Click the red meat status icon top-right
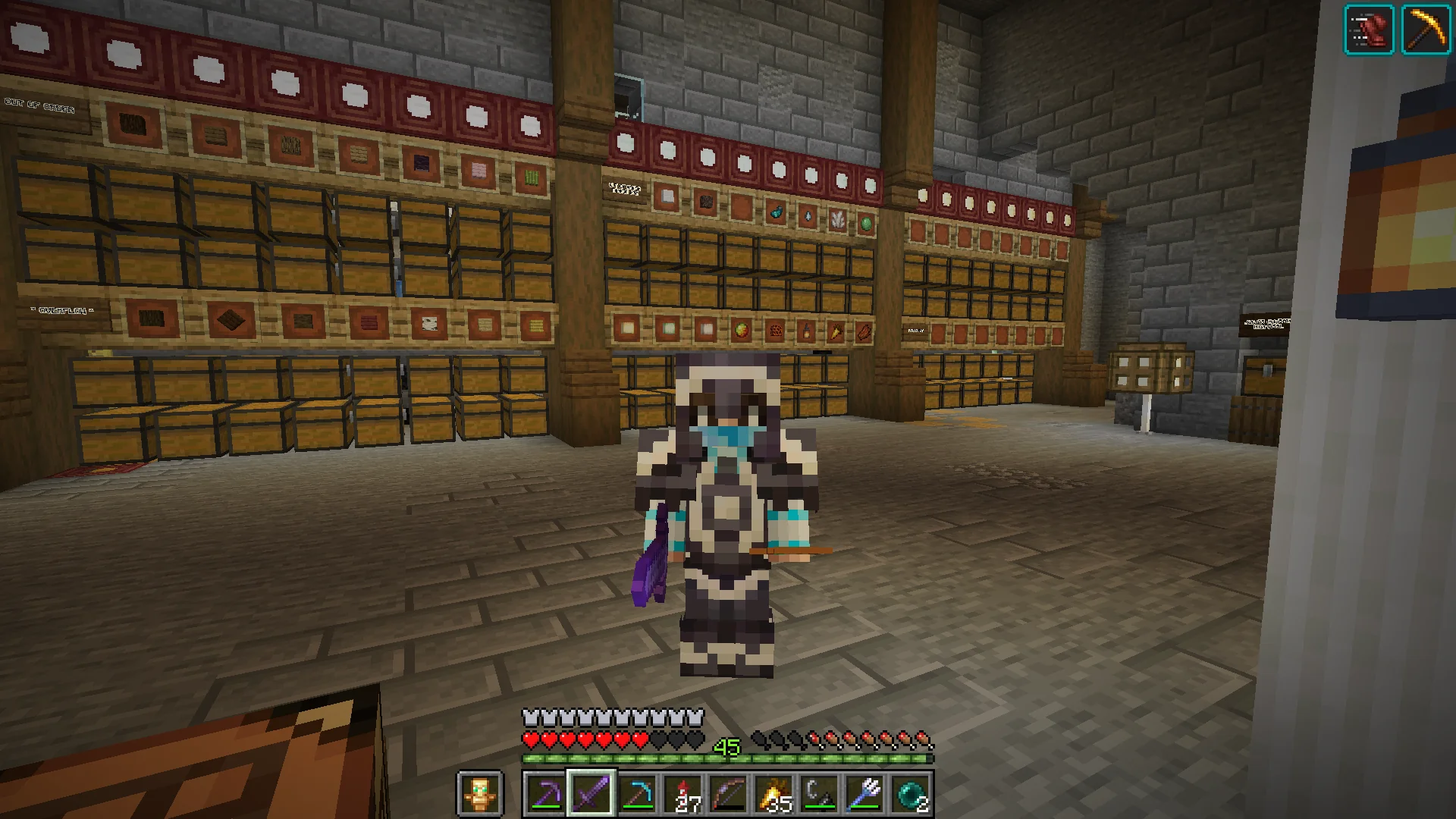 click(1370, 29)
